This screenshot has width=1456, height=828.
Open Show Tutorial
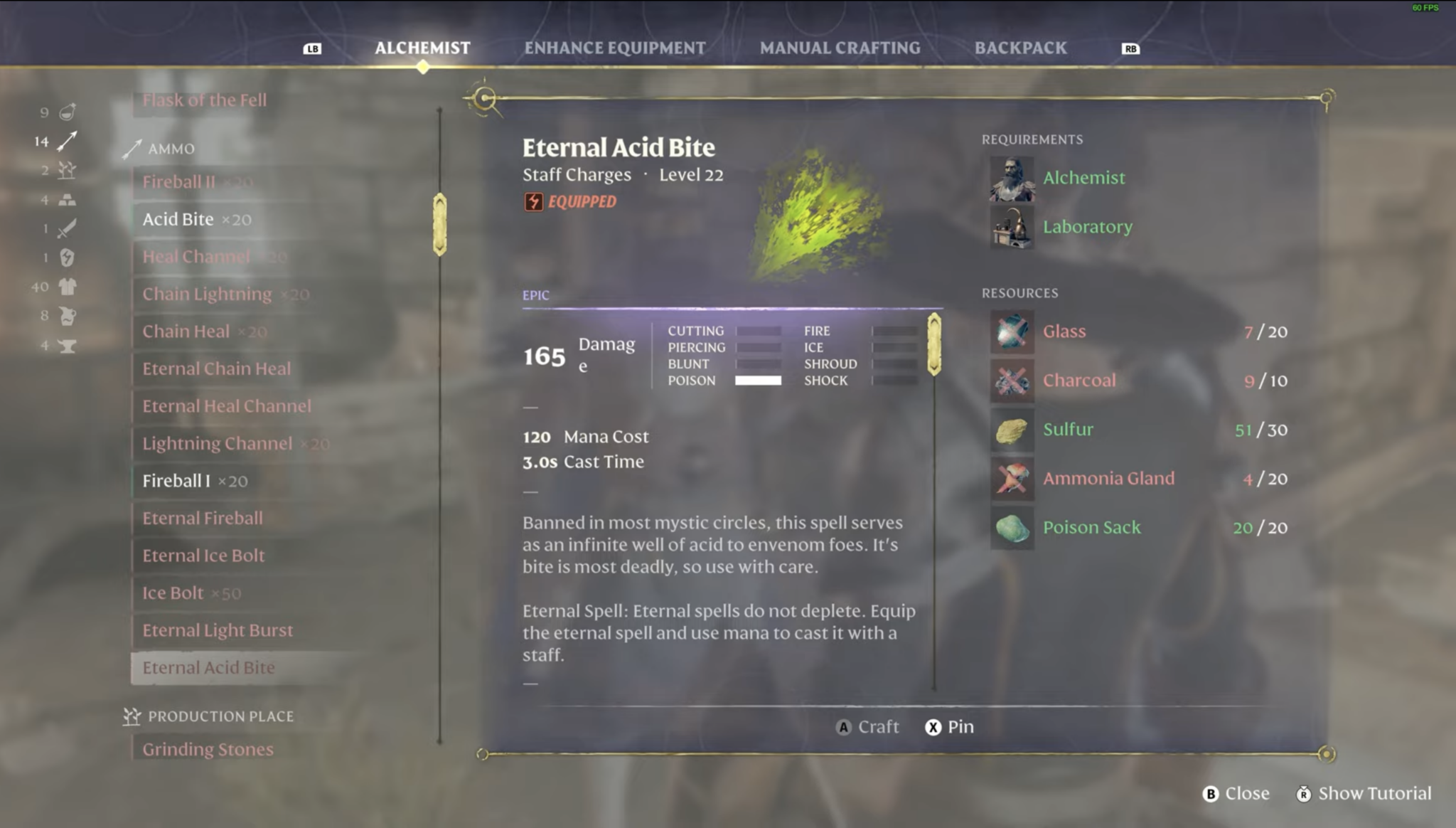(1364, 793)
